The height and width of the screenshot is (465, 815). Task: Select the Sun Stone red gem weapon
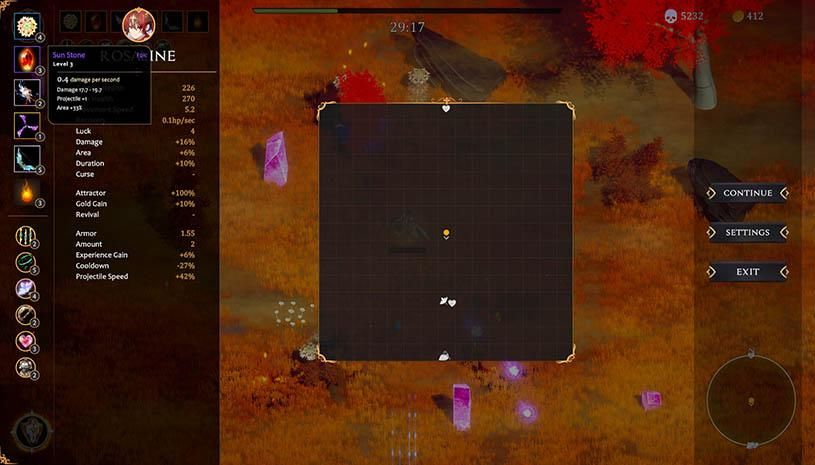point(26,59)
